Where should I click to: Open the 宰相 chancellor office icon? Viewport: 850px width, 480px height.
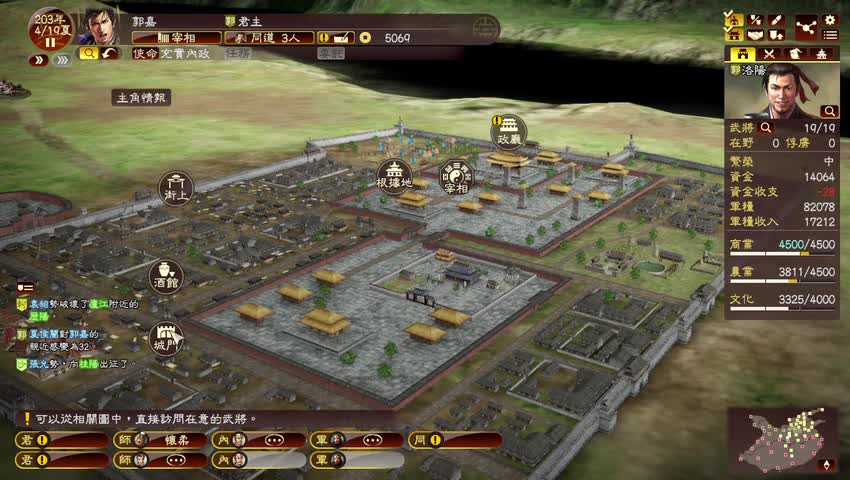[456, 173]
